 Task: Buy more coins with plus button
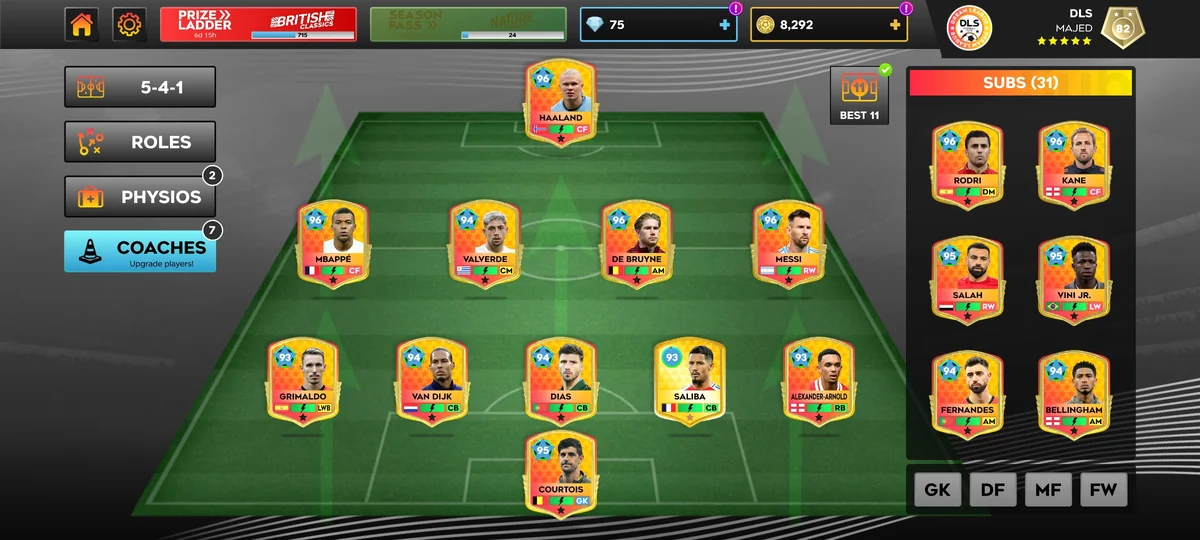(x=894, y=25)
